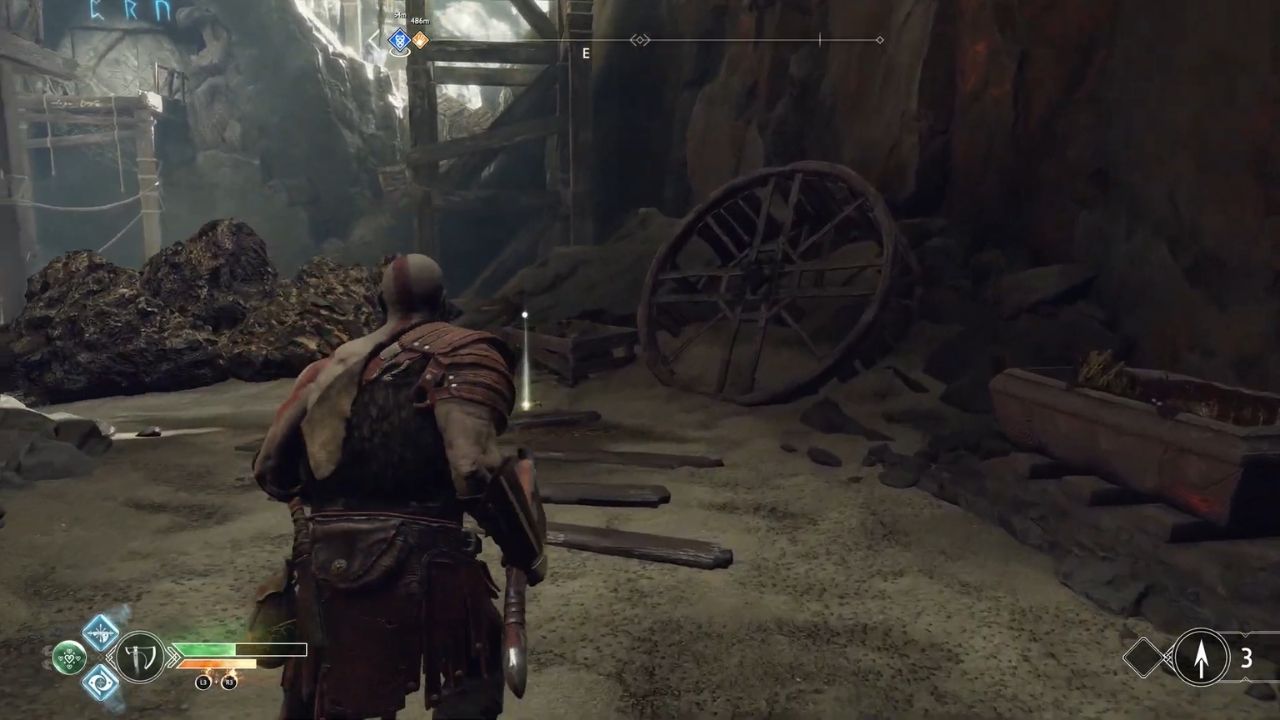Activate the green hearts talisman icon
1280x720 pixels.
69,657
